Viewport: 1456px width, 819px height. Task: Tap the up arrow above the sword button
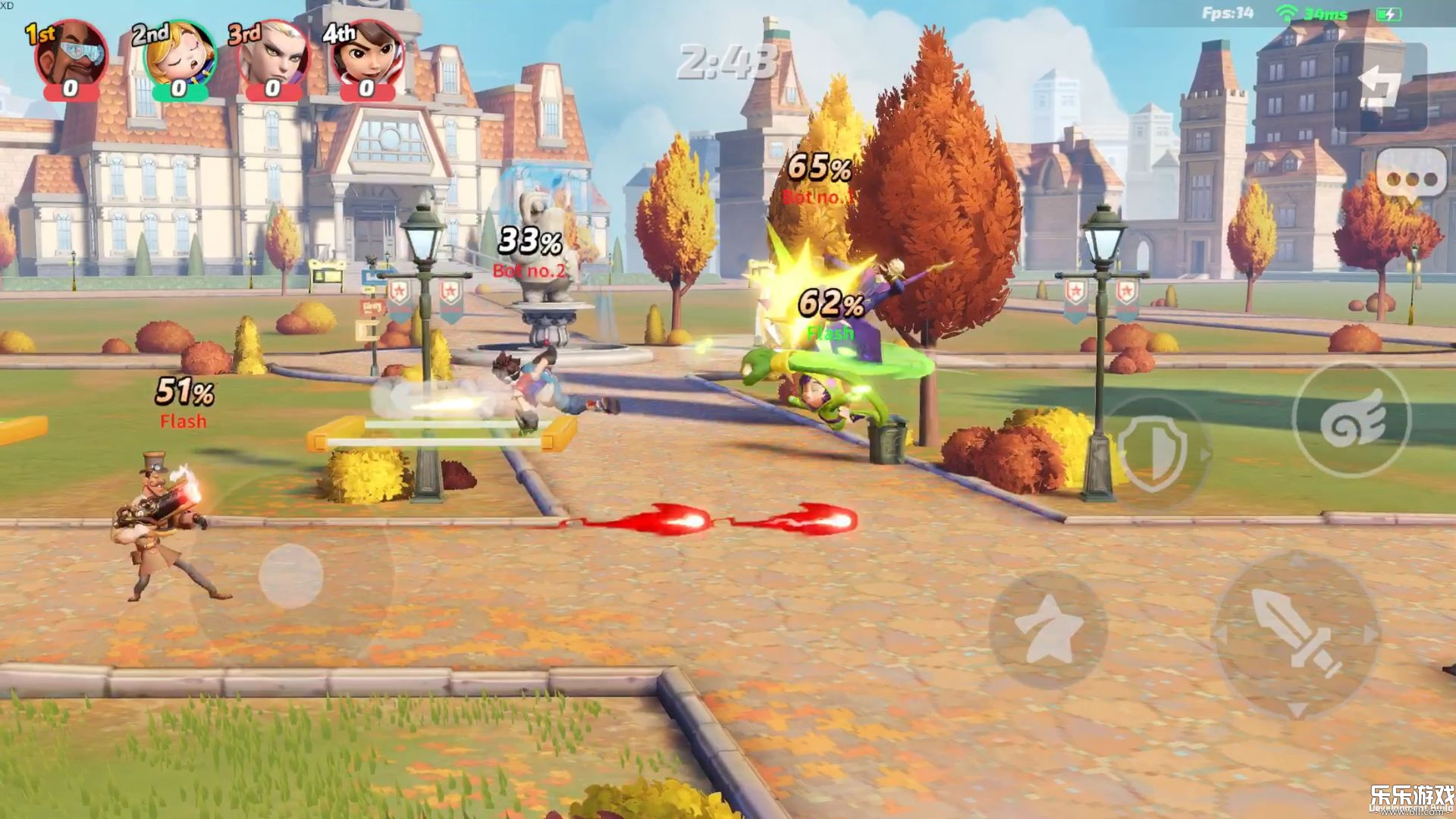[1294, 557]
